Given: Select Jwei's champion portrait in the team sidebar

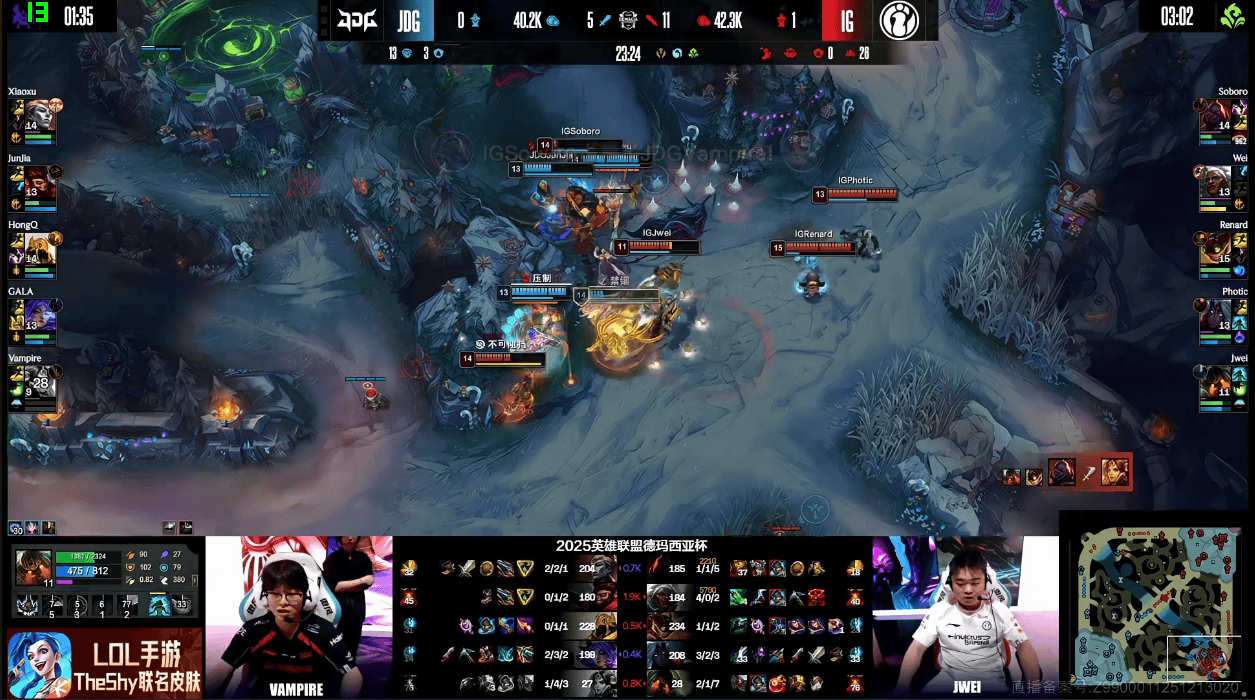Looking at the screenshot, I should click(x=1216, y=381).
